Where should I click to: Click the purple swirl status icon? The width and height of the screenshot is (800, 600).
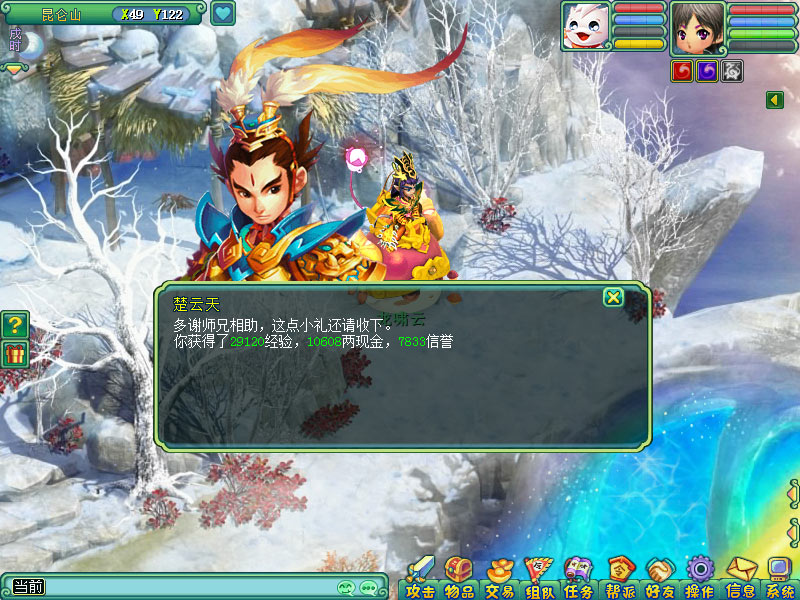[707, 71]
